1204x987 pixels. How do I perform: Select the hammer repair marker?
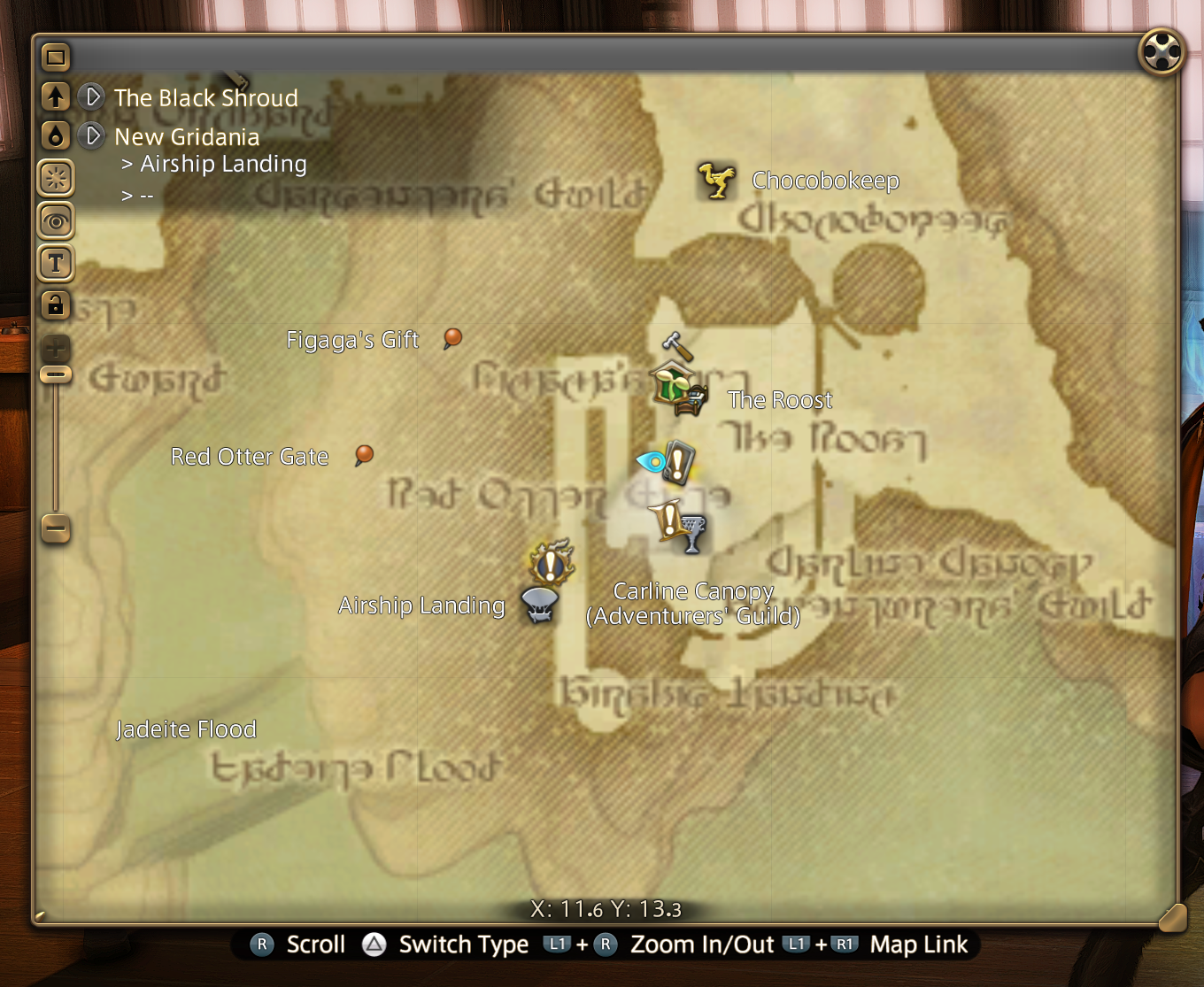(x=676, y=344)
